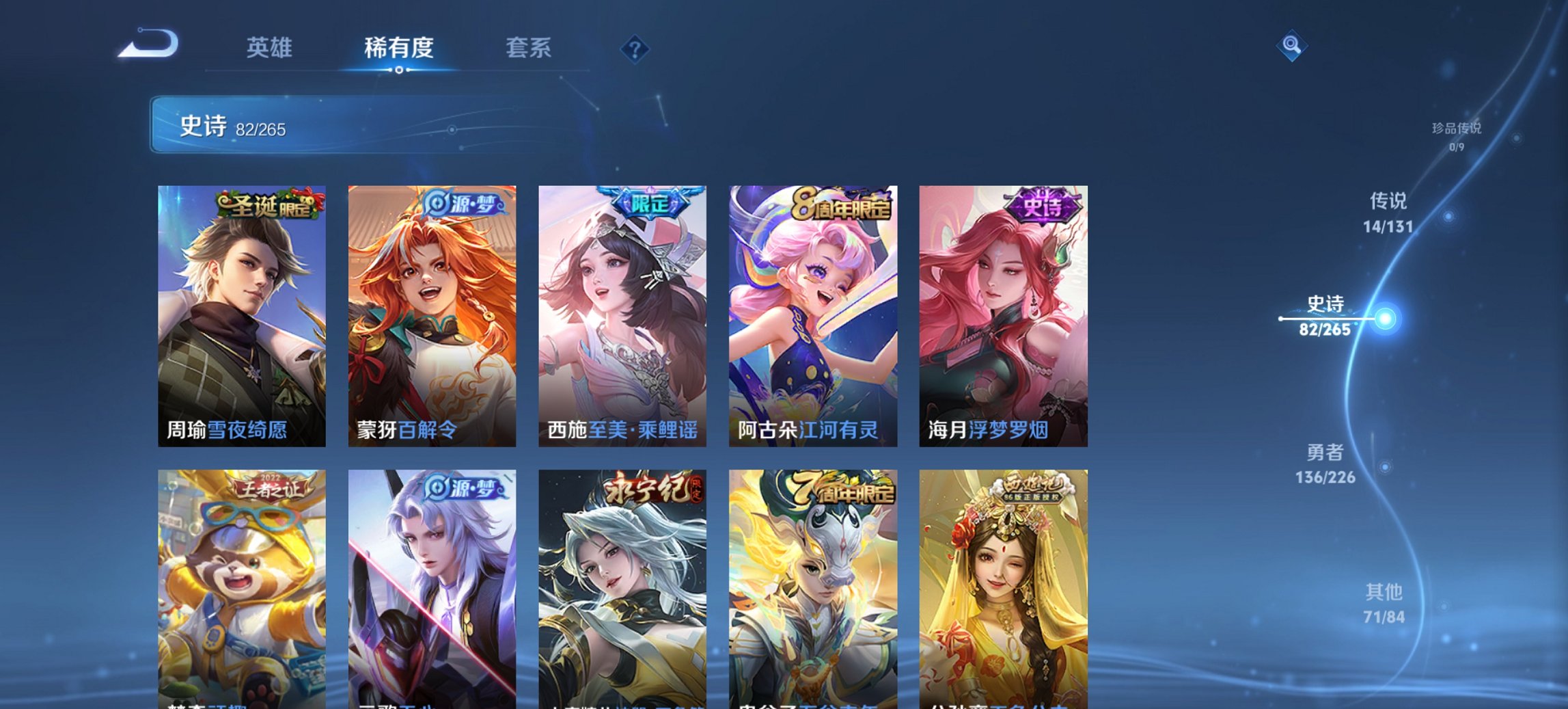The height and width of the screenshot is (709, 1568).
Task: Click the question mark help icon
Action: pyautogui.click(x=634, y=47)
